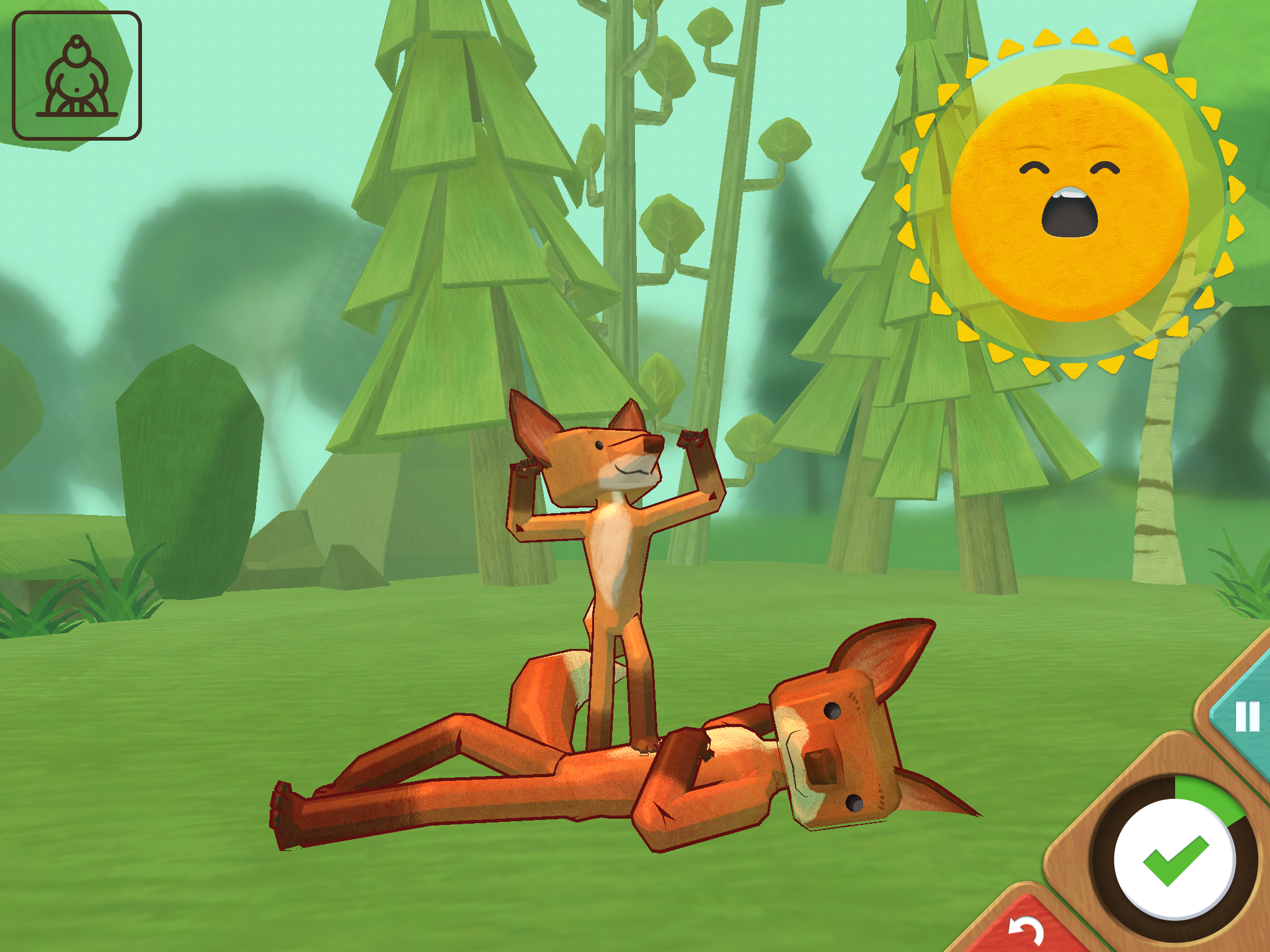Viewport: 1270px width, 952px height.
Task: Confirm with the green checkmark button
Action: pyautogui.click(x=1175, y=859)
